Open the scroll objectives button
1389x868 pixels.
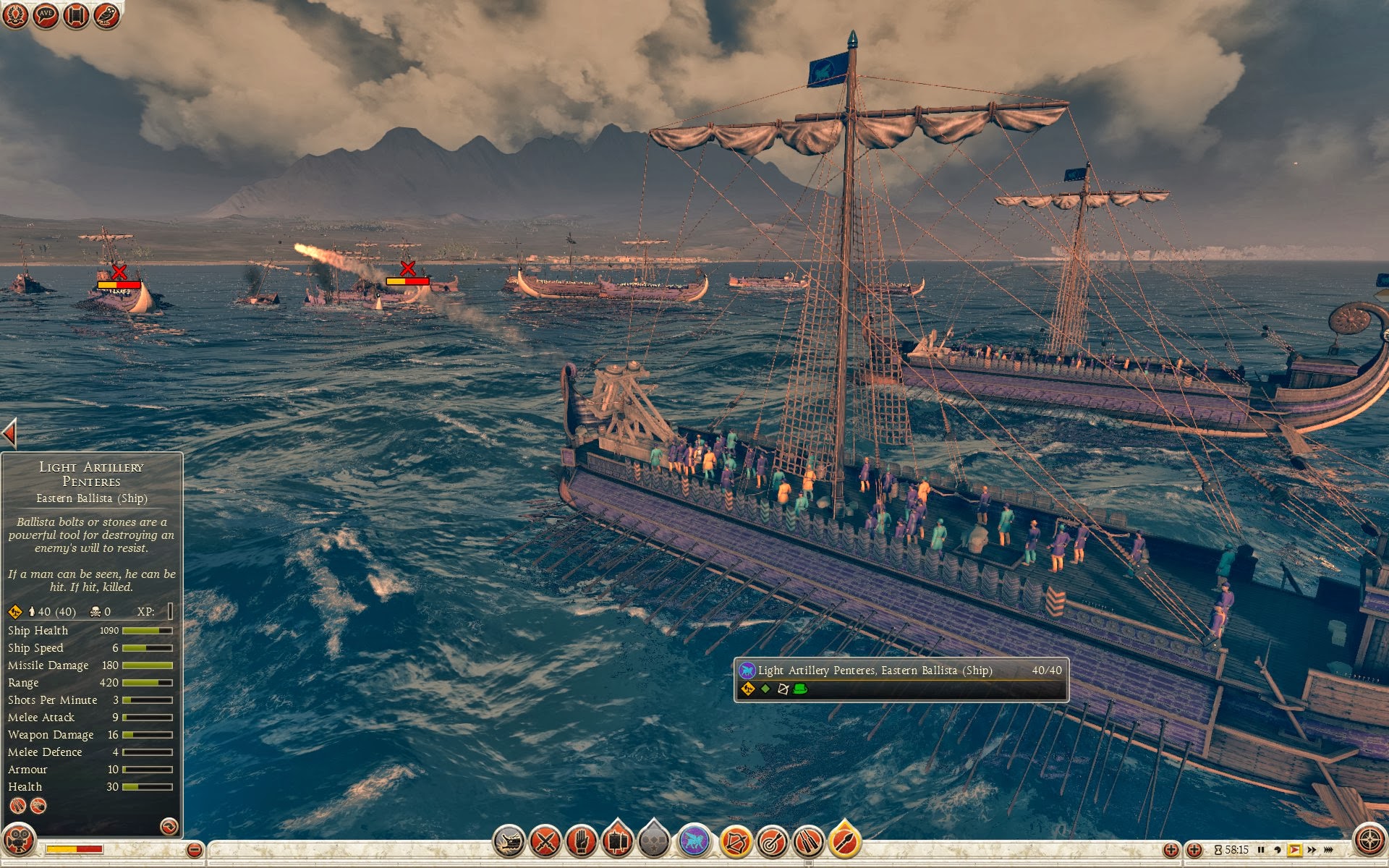pyautogui.click(x=76, y=15)
